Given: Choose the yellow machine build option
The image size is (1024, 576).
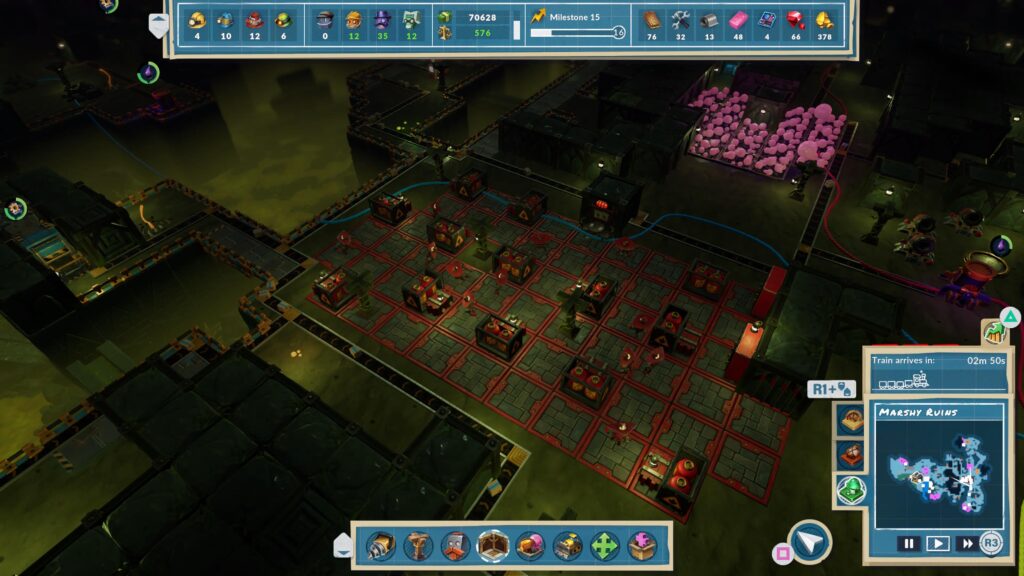Looking at the screenshot, I should click(x=568, y=545).
